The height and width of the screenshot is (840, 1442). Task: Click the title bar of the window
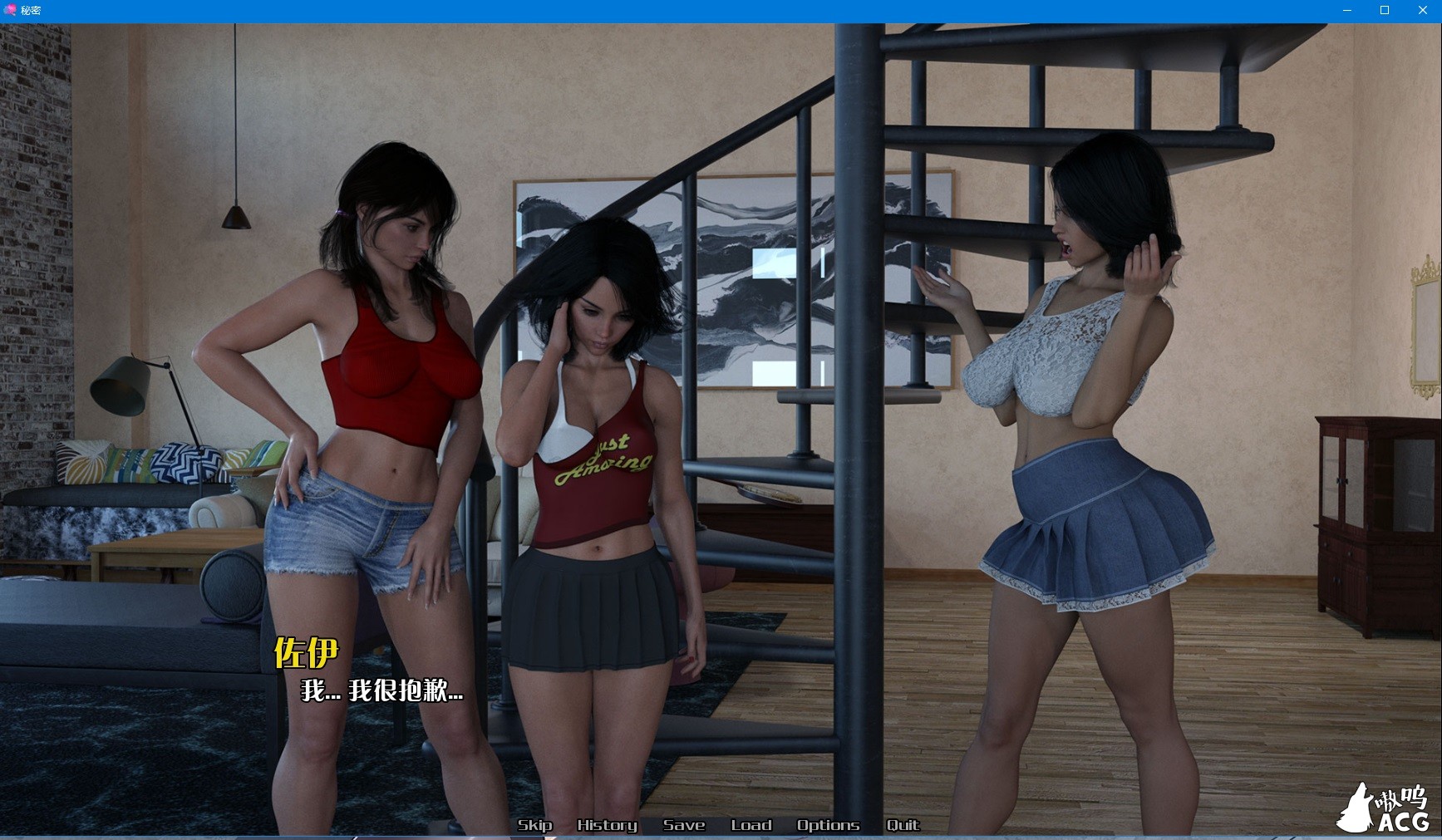pyautogui.click(x=665, y=10)
